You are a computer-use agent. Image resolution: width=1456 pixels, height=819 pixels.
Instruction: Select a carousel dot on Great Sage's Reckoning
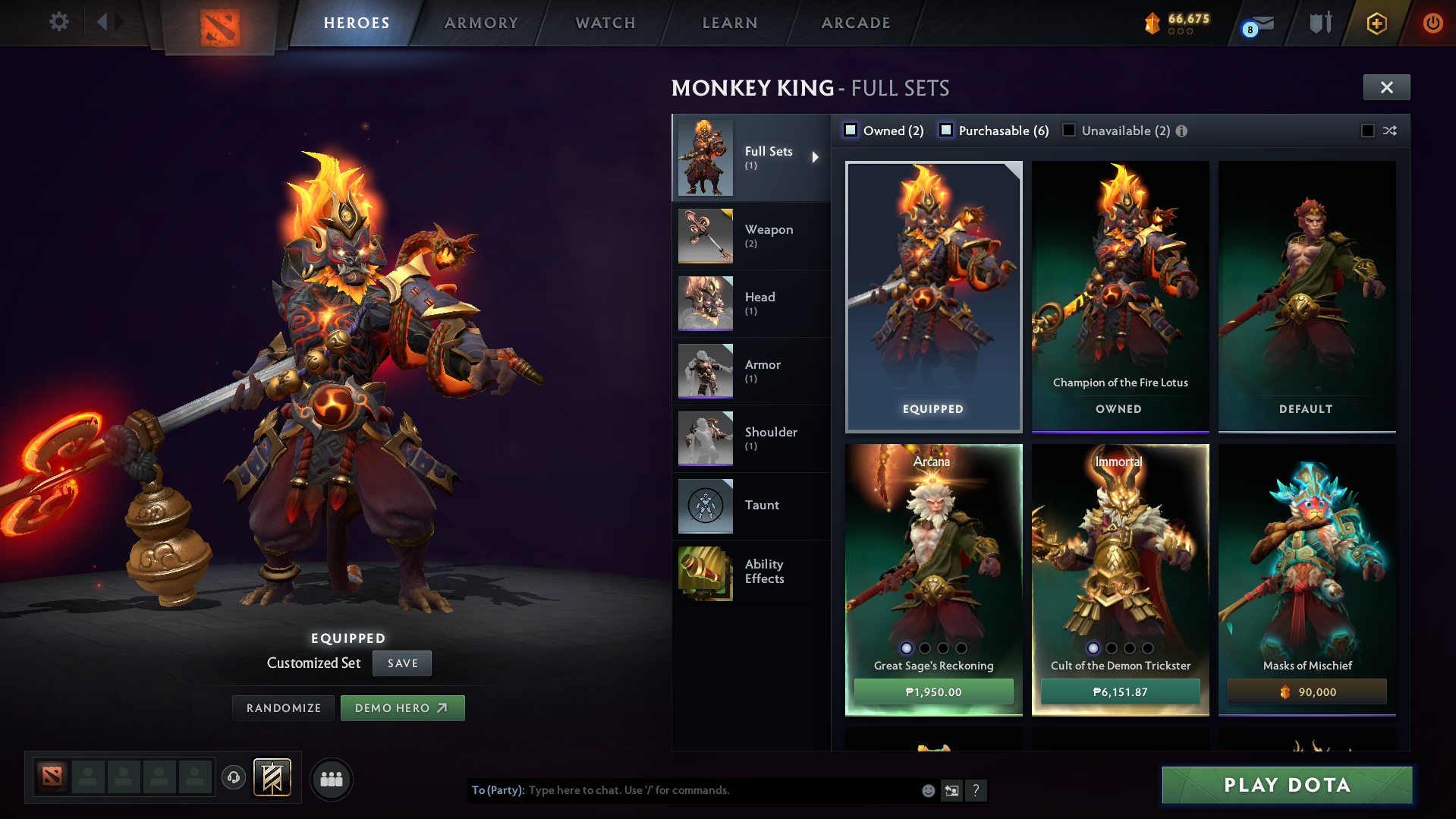pyautogui.click(x=907, y=649)
